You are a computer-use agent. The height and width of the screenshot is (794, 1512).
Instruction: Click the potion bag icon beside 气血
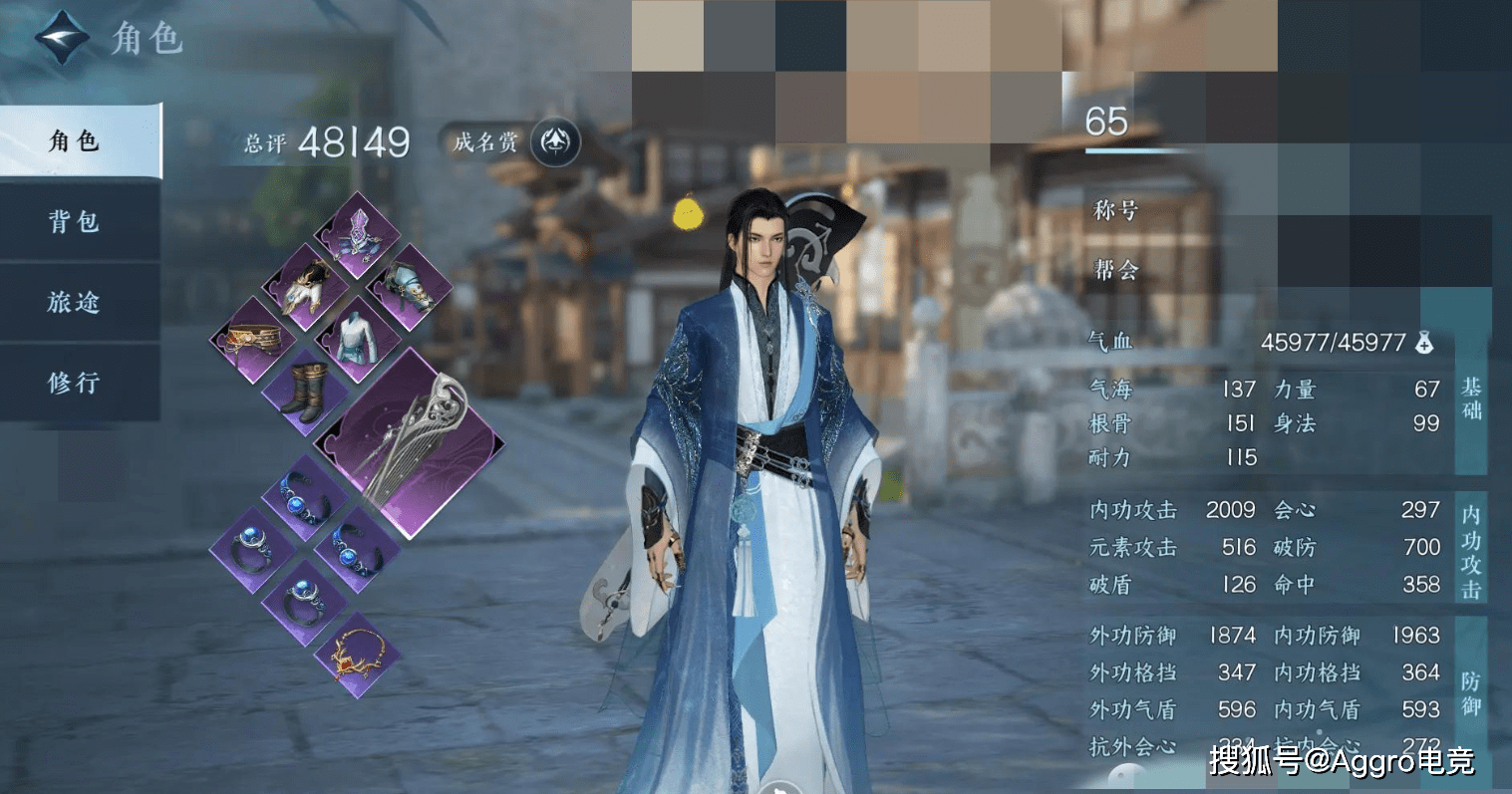coord(1423,343)
